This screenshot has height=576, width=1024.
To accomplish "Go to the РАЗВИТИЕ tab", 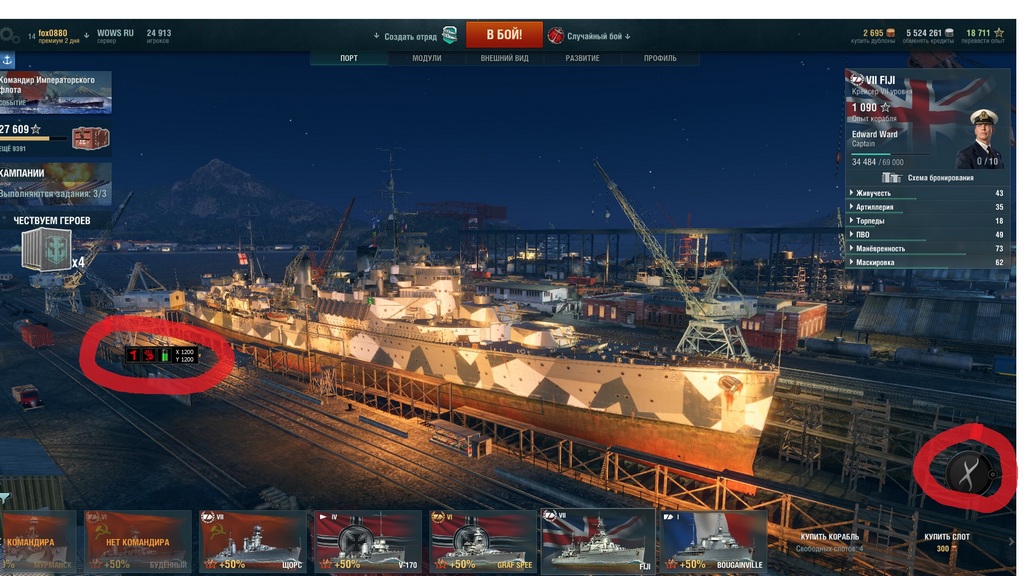I will tap(582, 58).
